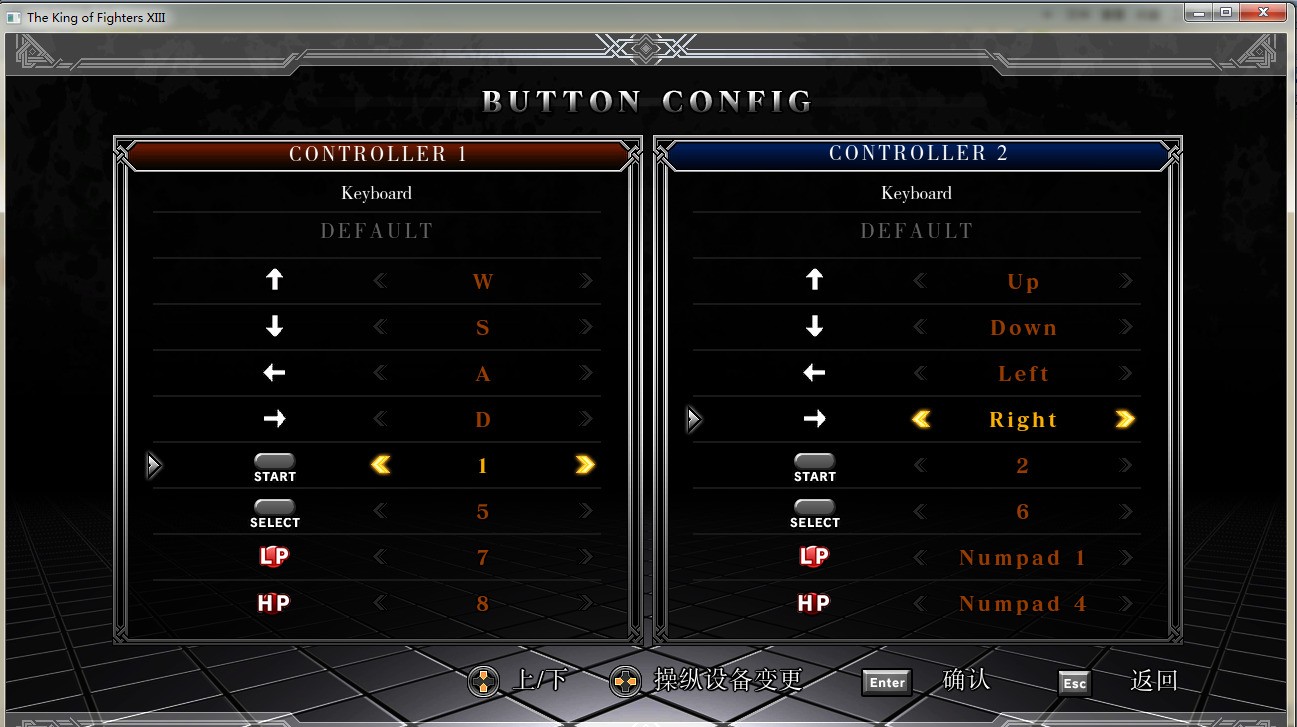
Task: Change Controller 1 Keyboard device setting
Action: coord(377,193)
